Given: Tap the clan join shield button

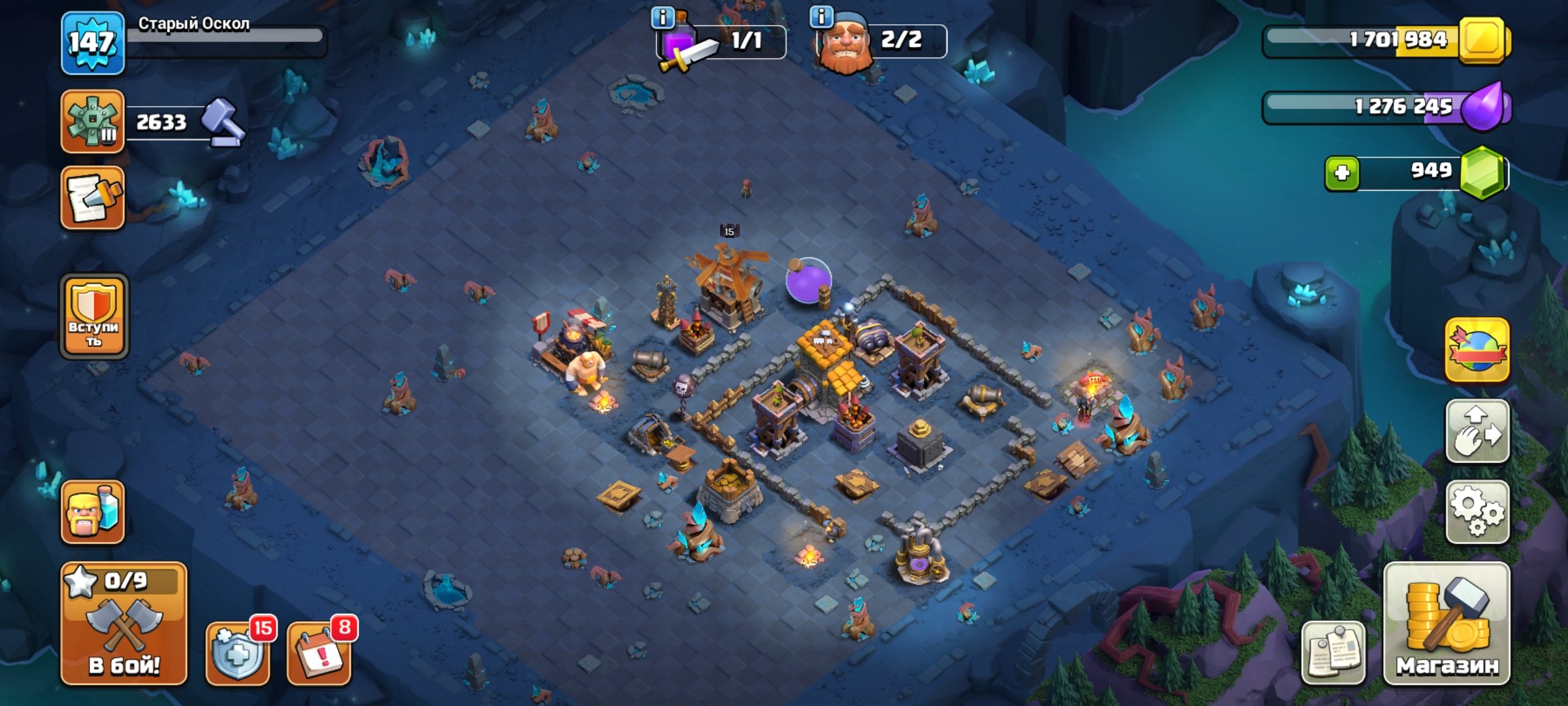Looking at the screenshot, I should [x=94, y=316].
